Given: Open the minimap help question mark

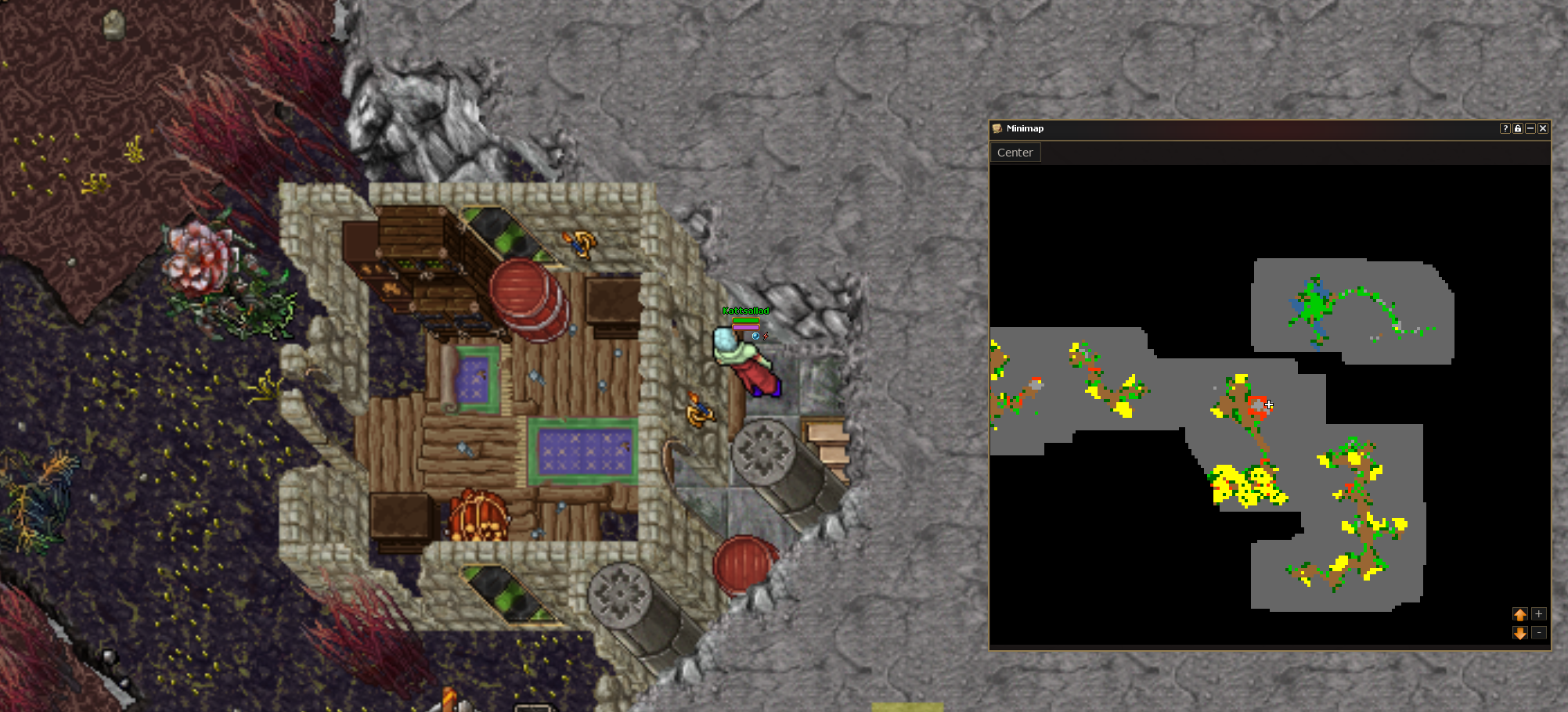Looking at the screenshot, I should pyautogui.click(x=1505, y=128).
